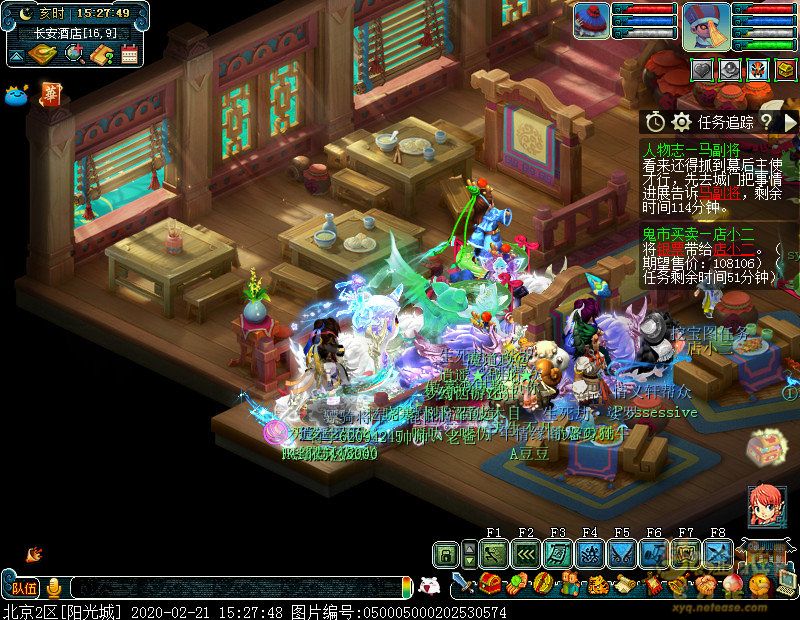Screen dimensions: 800x620
Task: Open the golden treasure chest status icon
Action: tap(785, 69)
